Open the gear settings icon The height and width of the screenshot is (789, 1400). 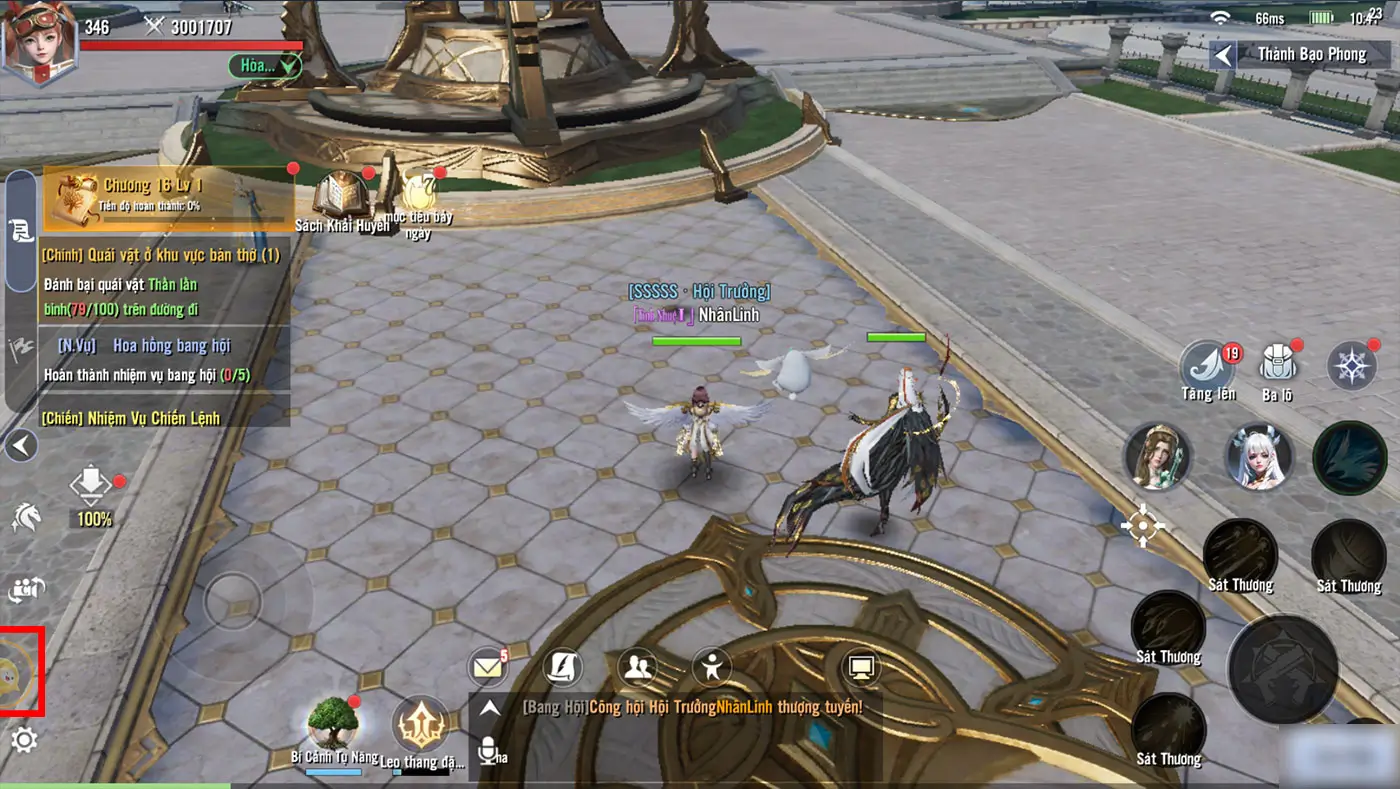[x=24, y=740]
